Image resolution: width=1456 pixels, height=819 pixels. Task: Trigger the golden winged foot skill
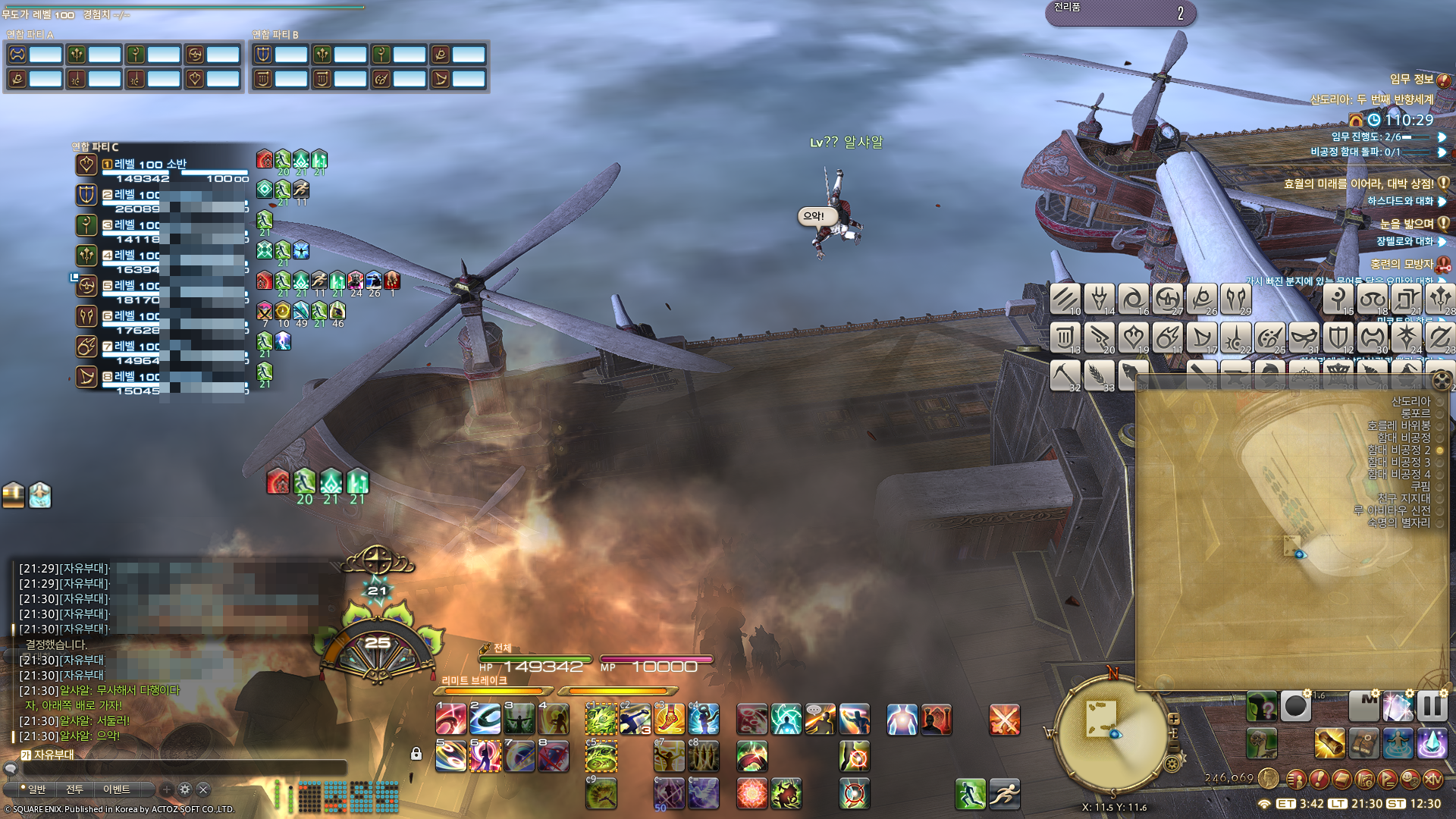point(669,719)
